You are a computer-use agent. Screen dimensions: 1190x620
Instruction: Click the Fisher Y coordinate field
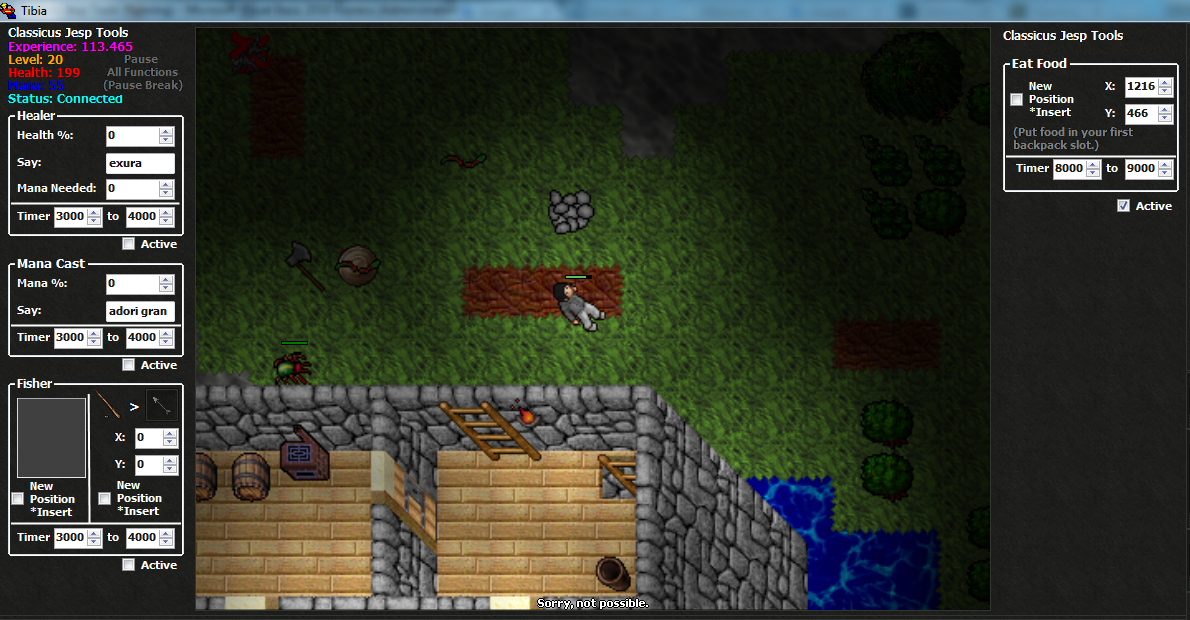point(146,464)
